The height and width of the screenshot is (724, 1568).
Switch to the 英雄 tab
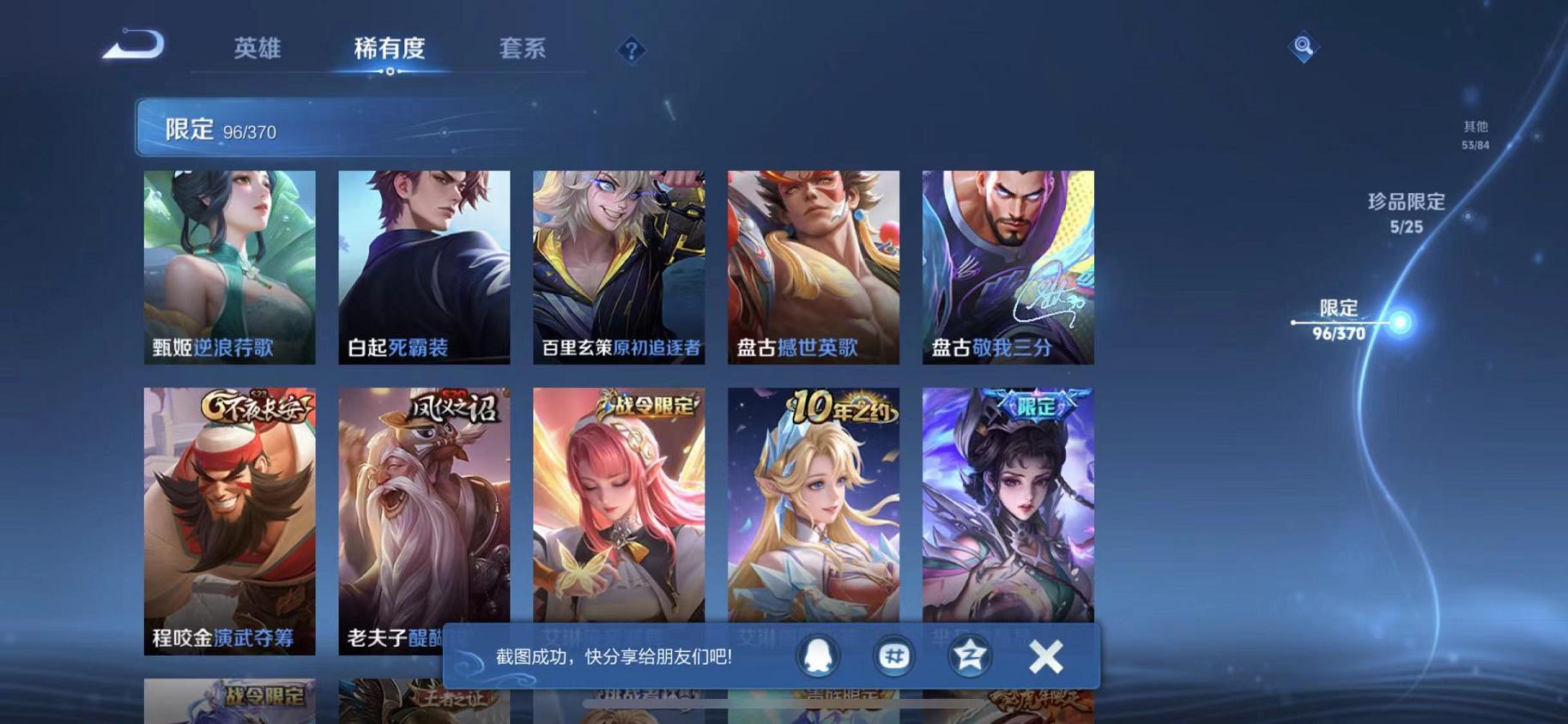click(x=257, y=50)
